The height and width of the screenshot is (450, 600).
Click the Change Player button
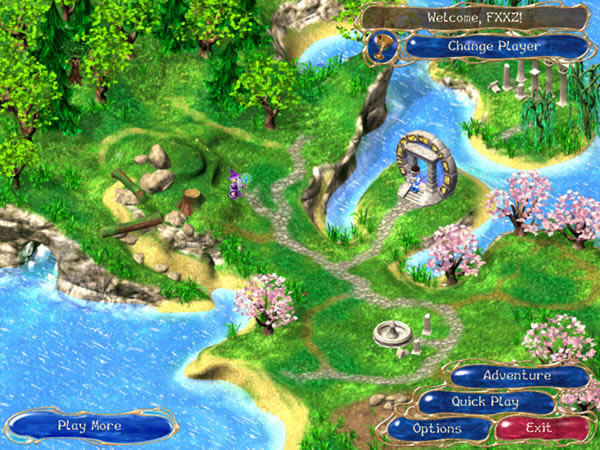tap(494, 46)
